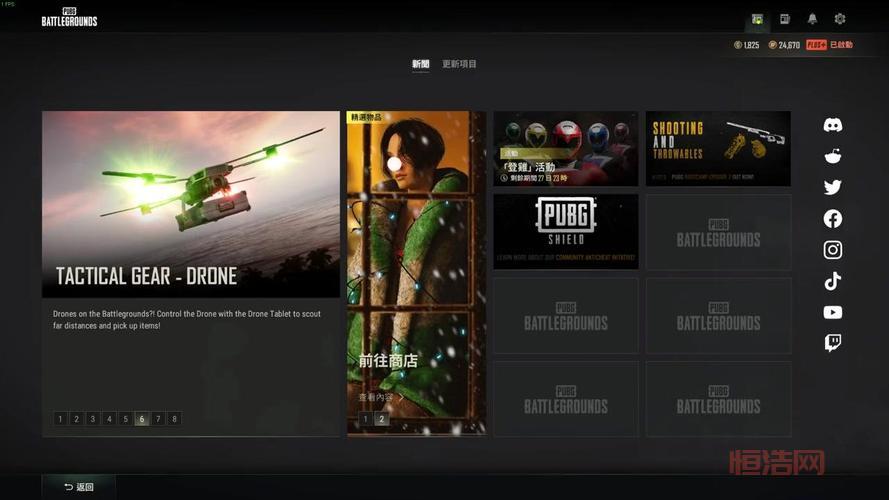
Task: Open the settings gear icon
Action: 840,19
